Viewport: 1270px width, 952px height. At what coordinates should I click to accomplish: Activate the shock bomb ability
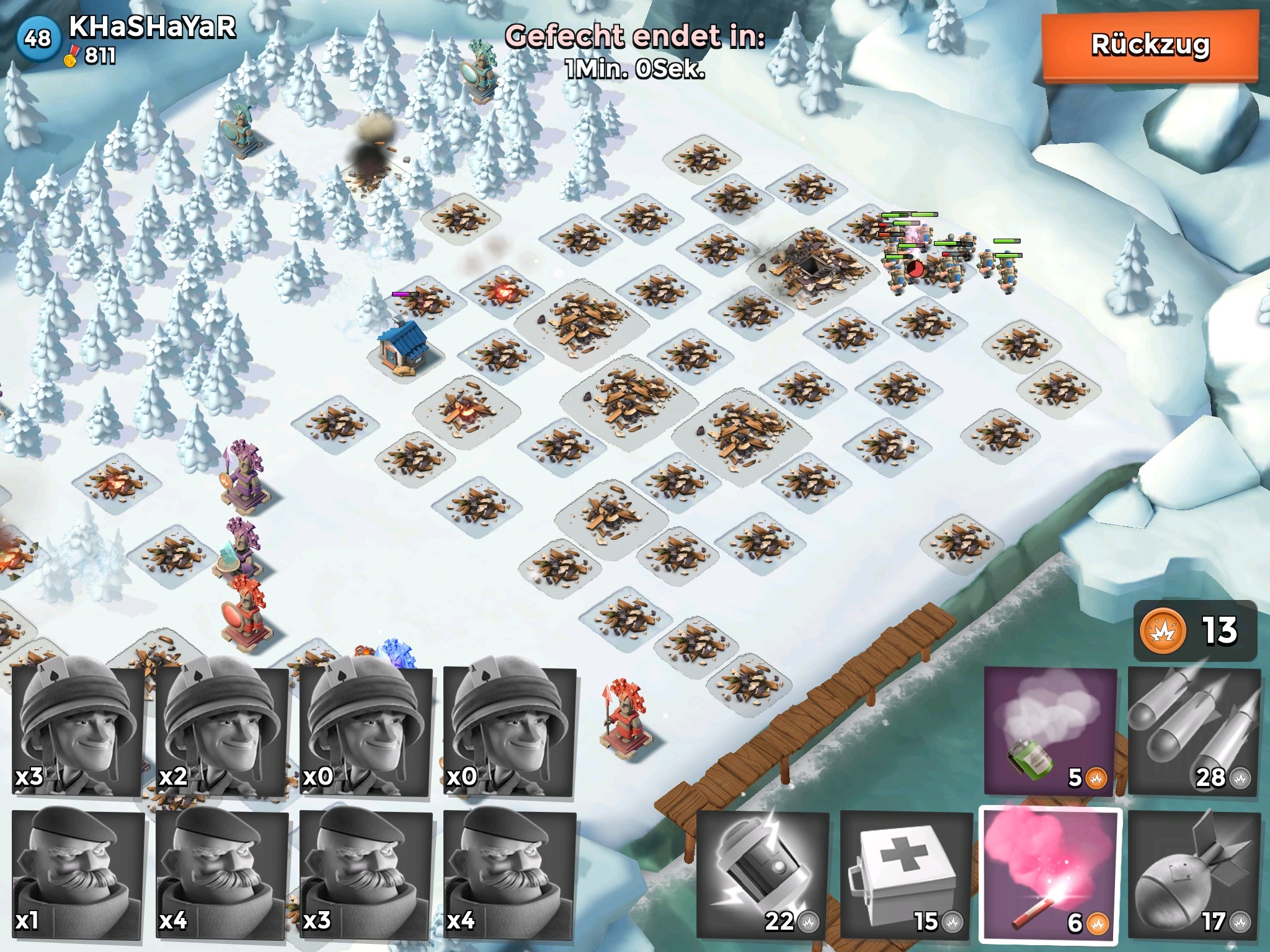pos(763,875)
